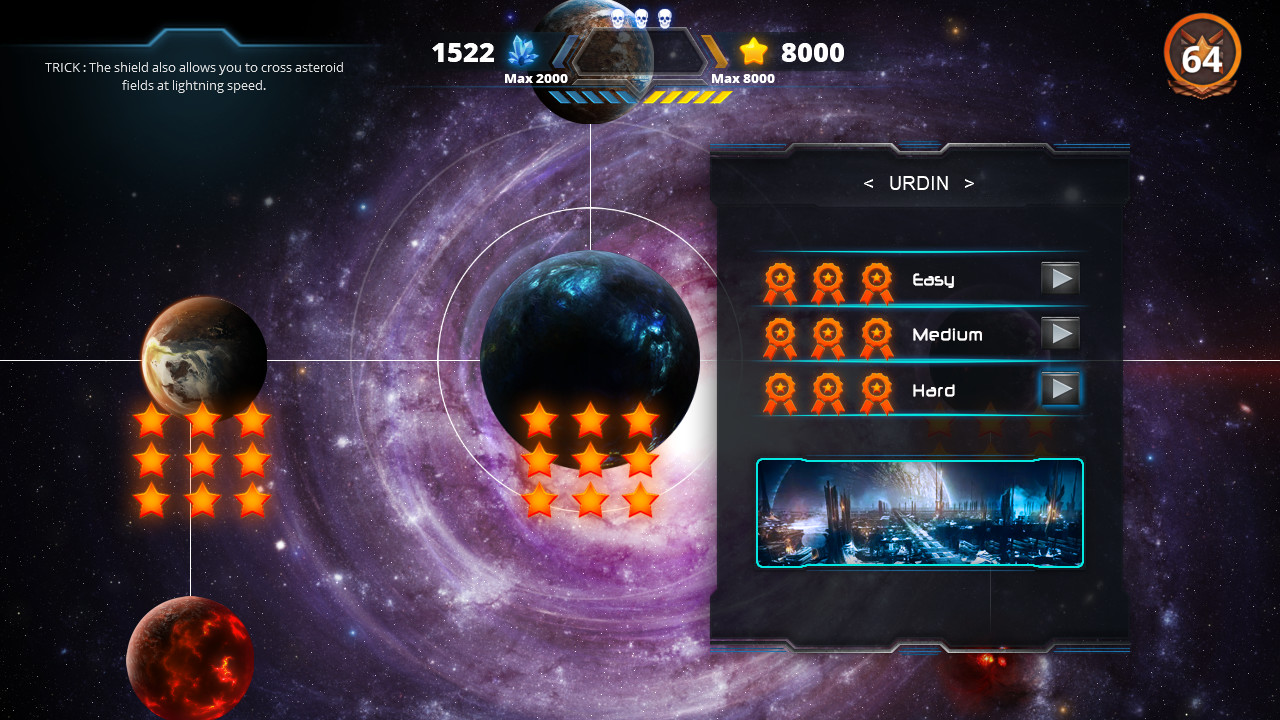Click a star under the left planet

(x=150, y=420)
